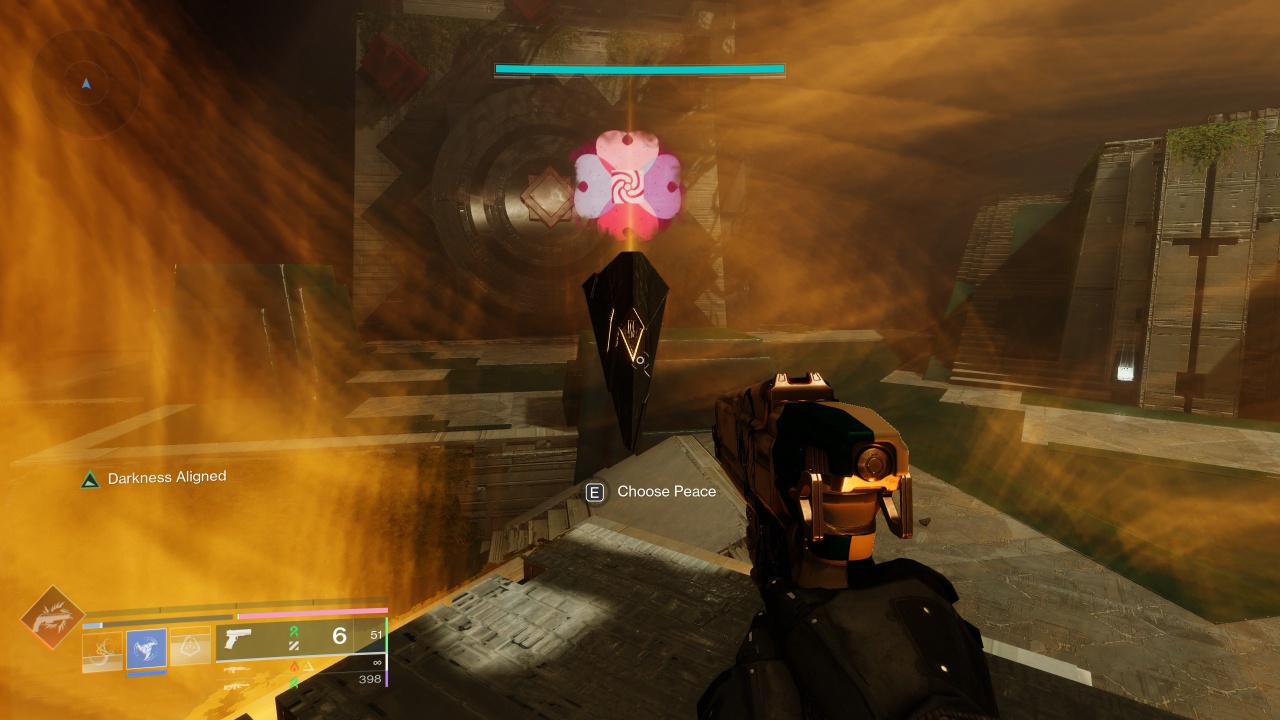
Task: Click the radar in the corner
Action: 86,83
